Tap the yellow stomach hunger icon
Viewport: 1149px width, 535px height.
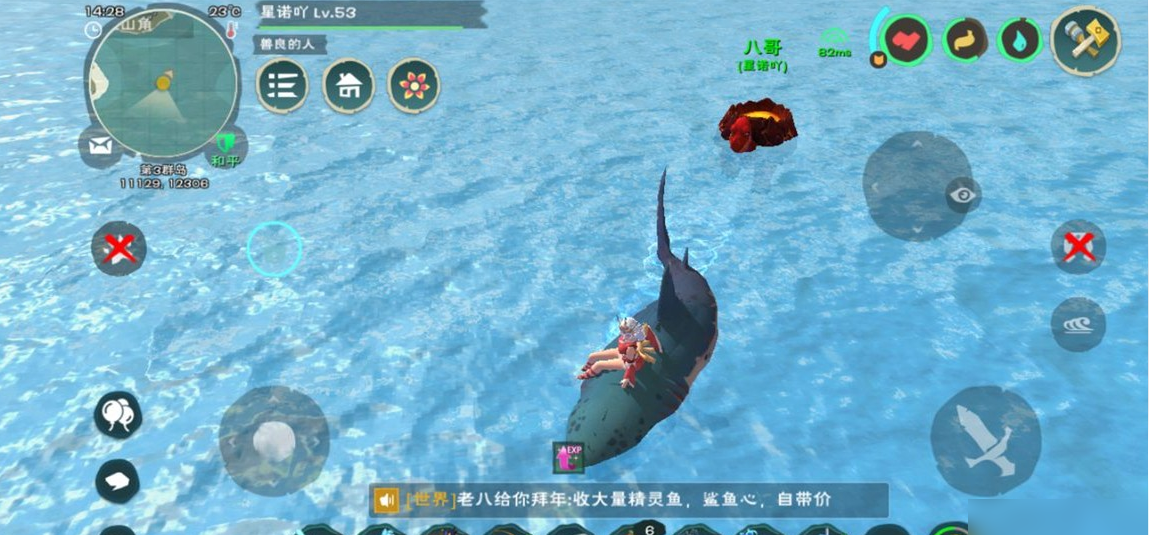[x=965, y=40]
